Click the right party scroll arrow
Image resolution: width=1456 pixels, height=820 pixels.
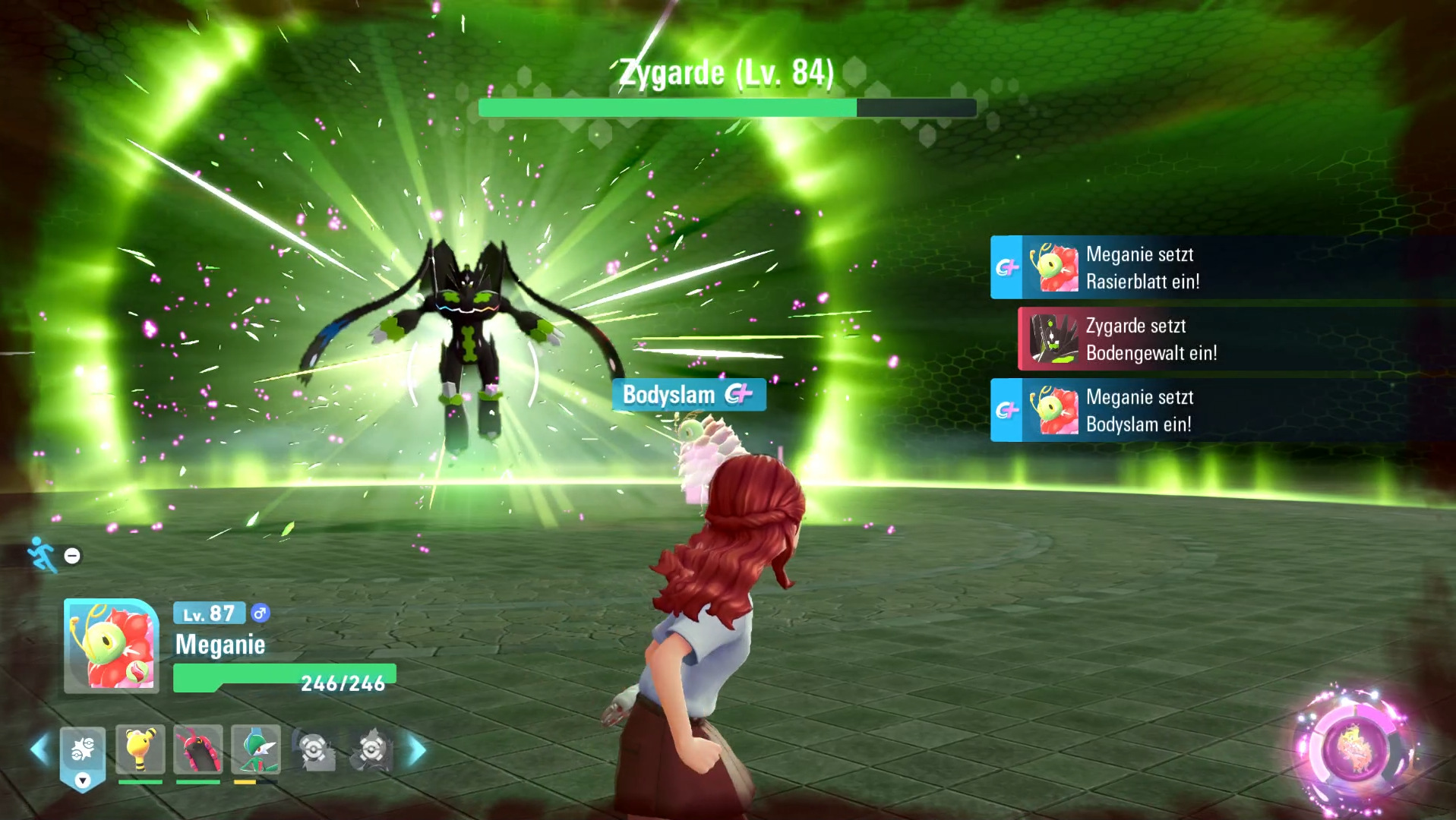click(x=417, y=750)
